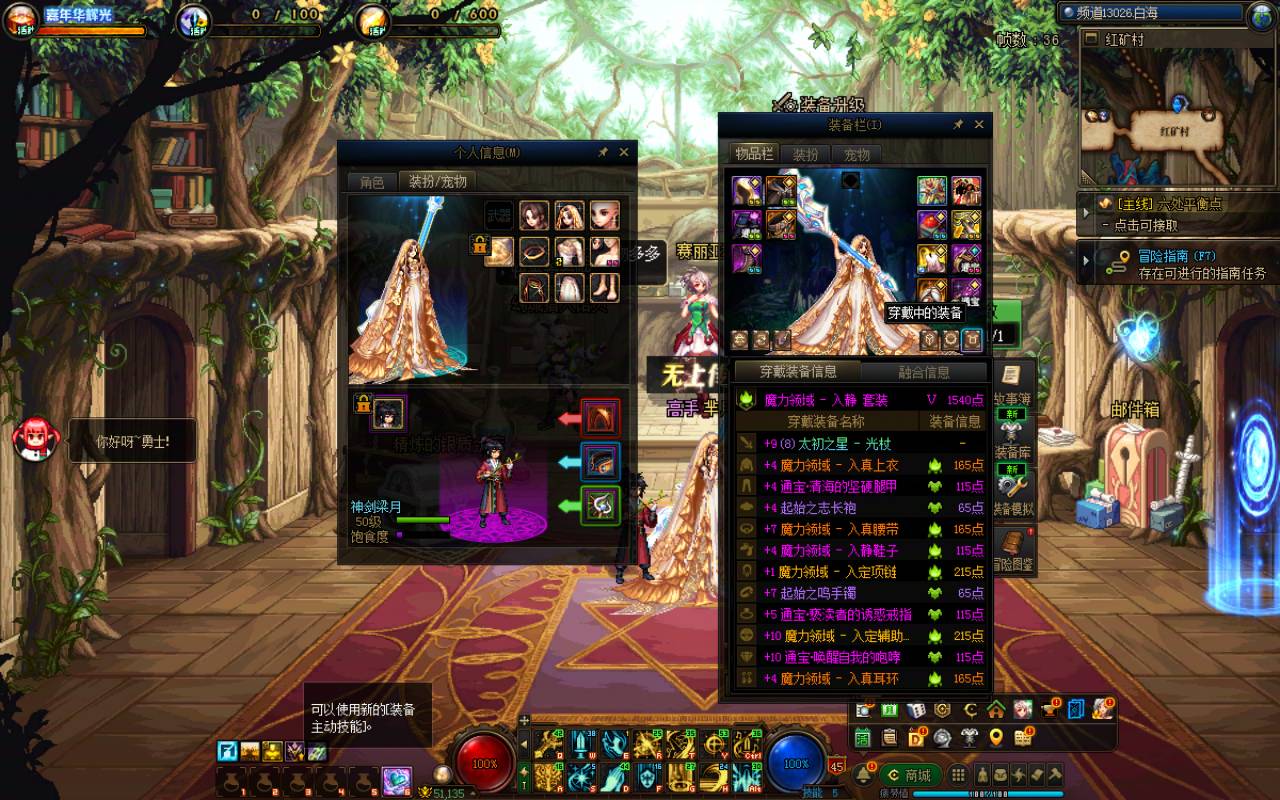Open the 宠物 tab in the equipment window
1280x800 pixels.
tap(857, 154)
